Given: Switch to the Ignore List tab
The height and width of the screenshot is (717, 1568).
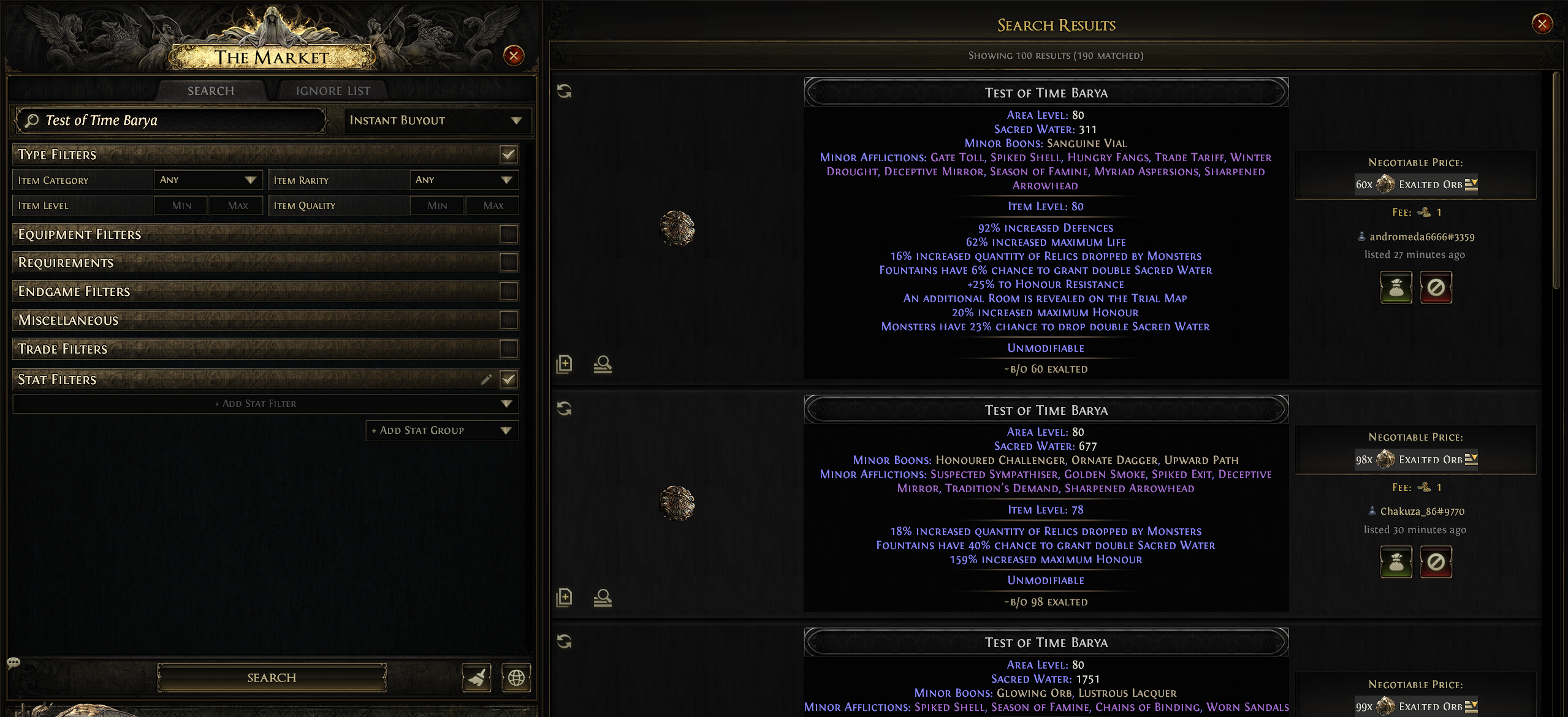Looking at the screenshot, I should pos(333,91).
